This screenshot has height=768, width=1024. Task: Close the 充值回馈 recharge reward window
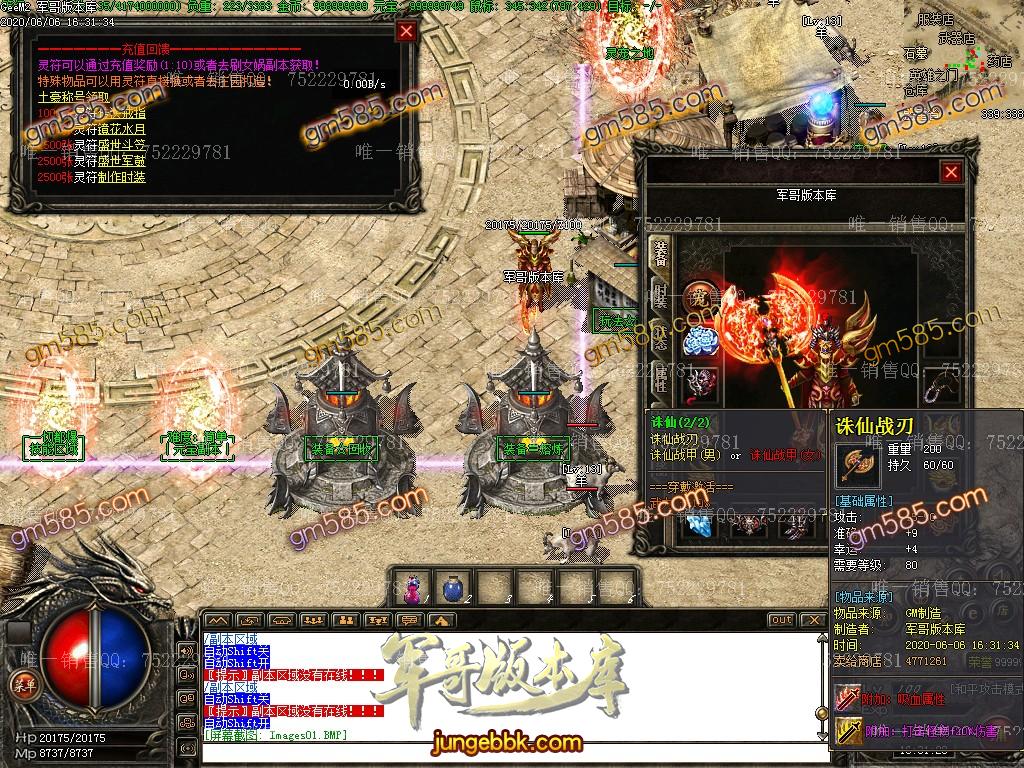point(406,31)
